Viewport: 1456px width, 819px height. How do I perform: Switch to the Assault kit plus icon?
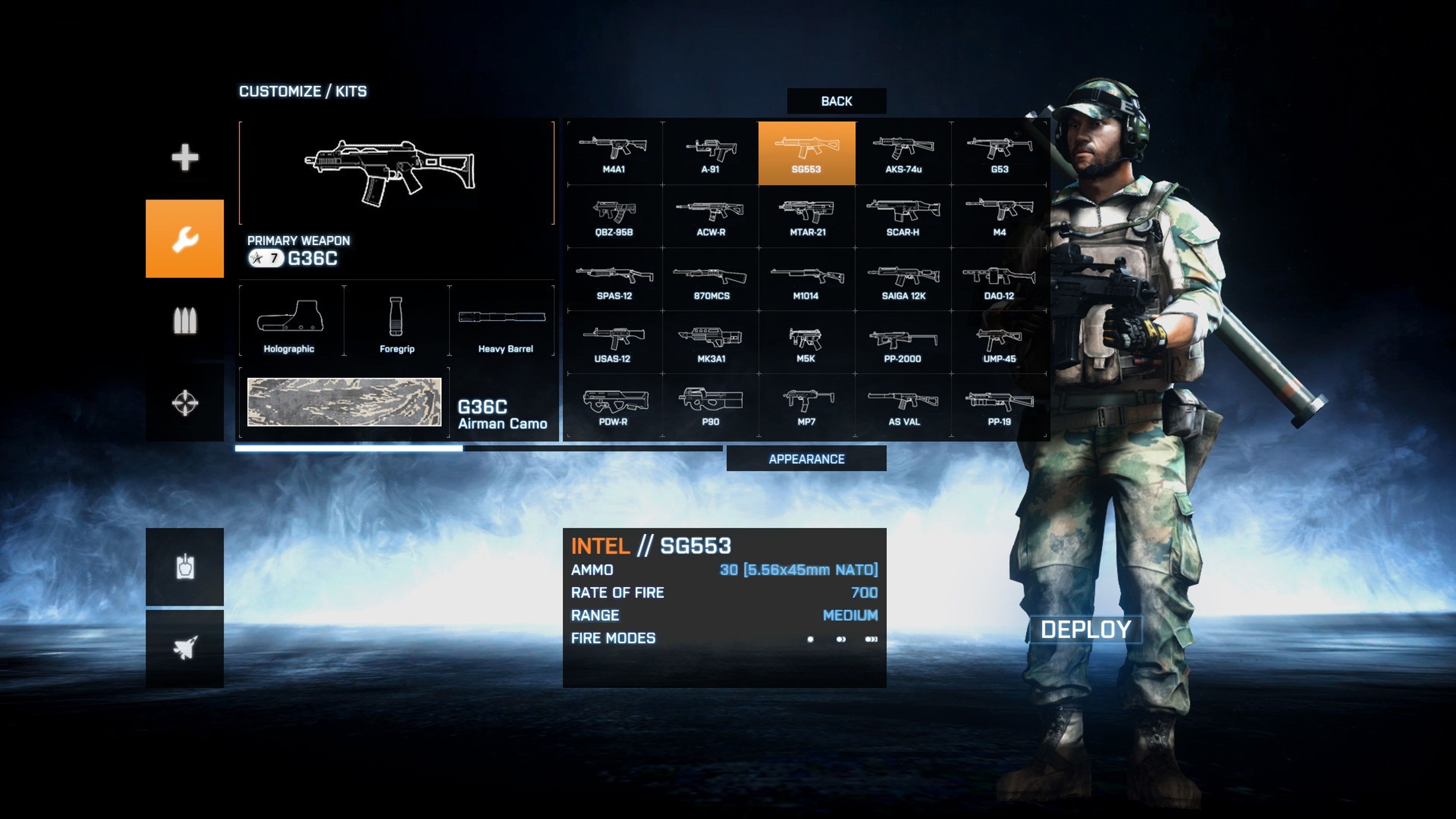tap(185, 157)
